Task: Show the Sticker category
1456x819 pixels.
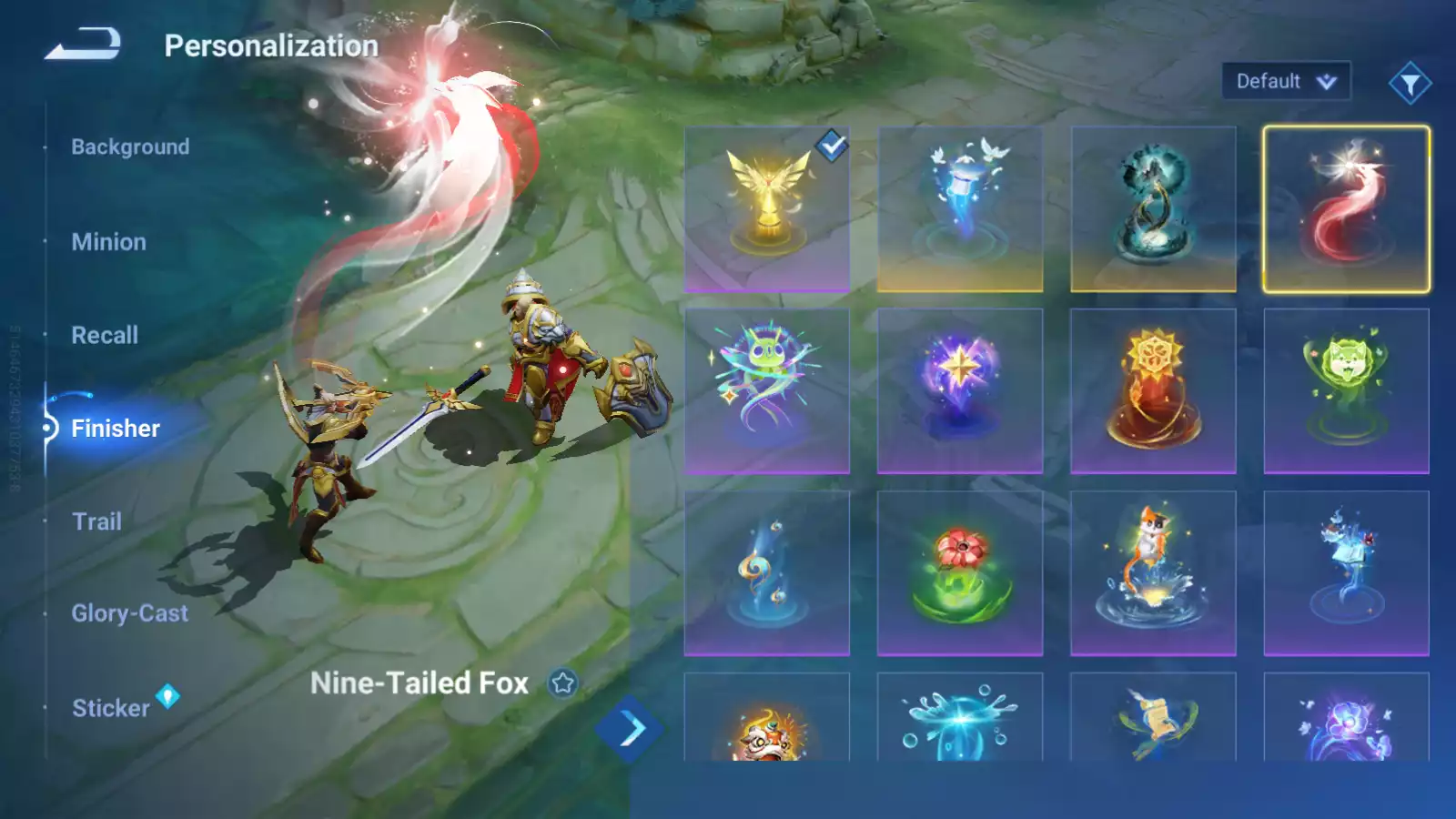Action: [110, 708]
